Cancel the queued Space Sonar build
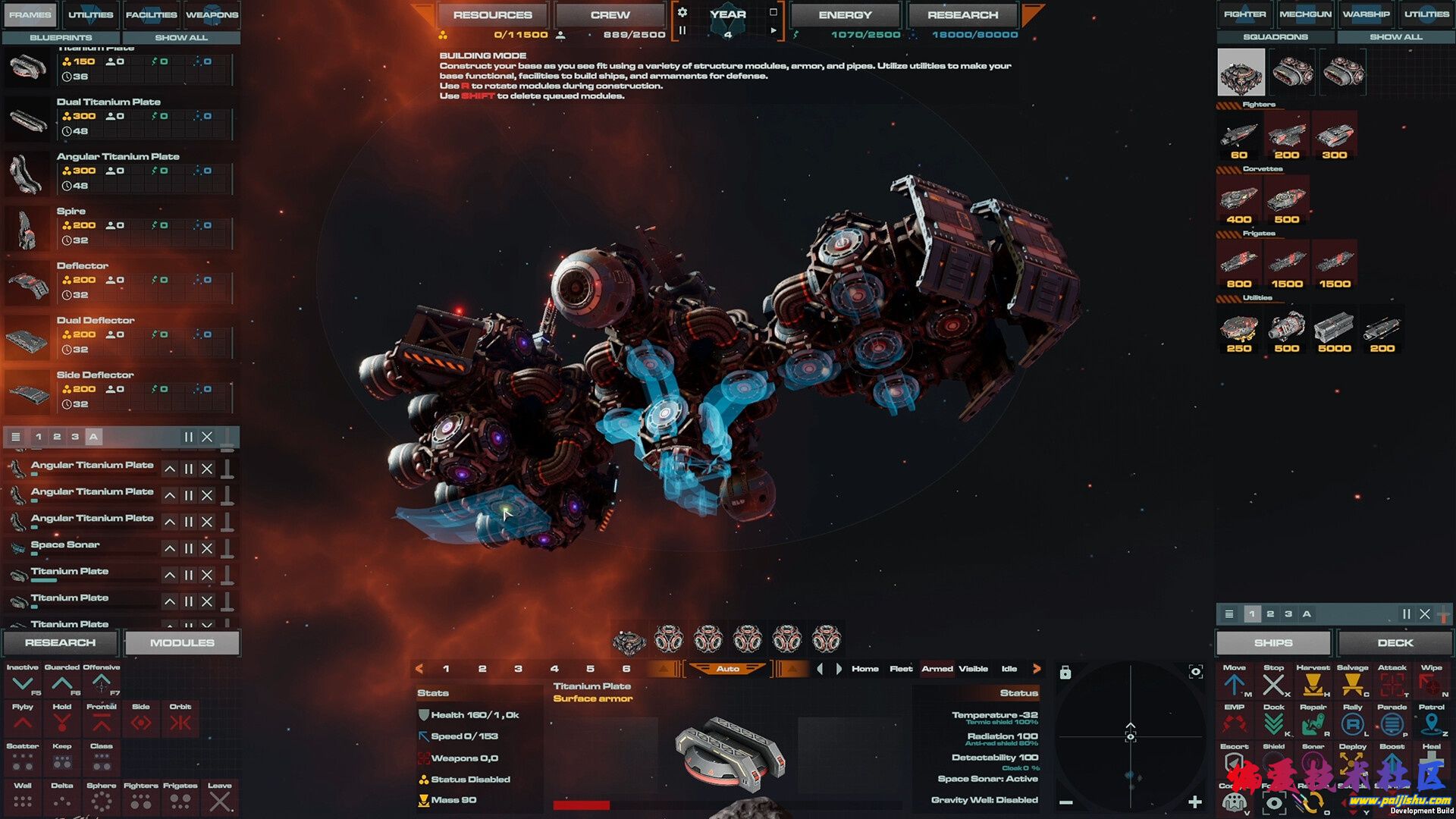 [x=207, y=548]
